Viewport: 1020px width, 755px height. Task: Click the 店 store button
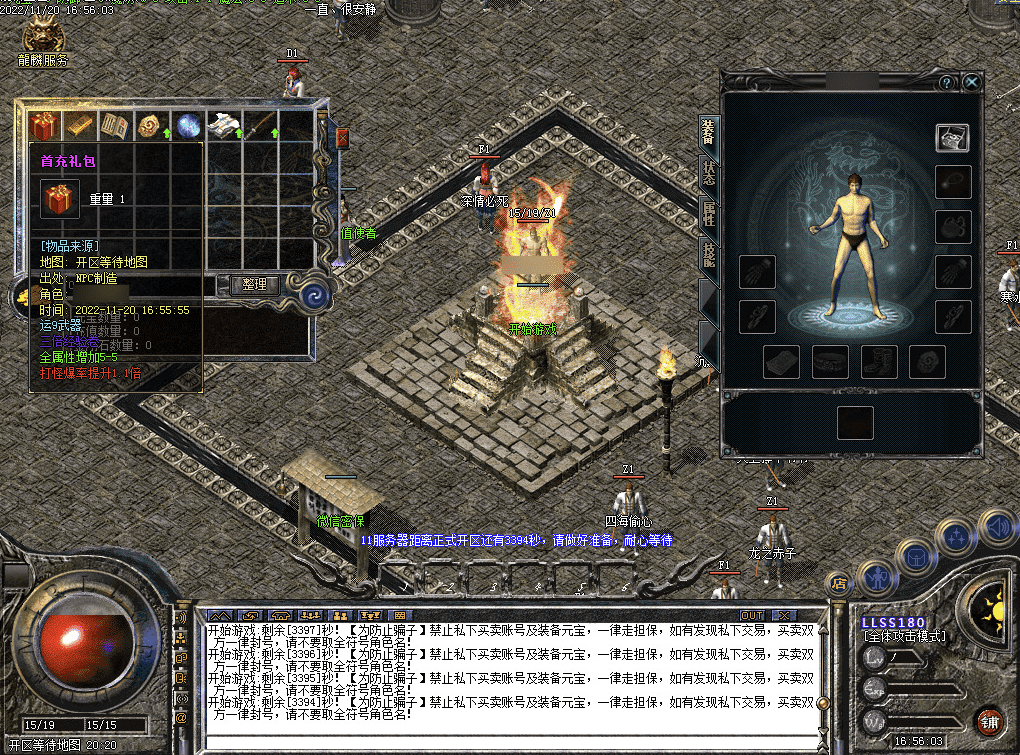(x=839, y=583)
